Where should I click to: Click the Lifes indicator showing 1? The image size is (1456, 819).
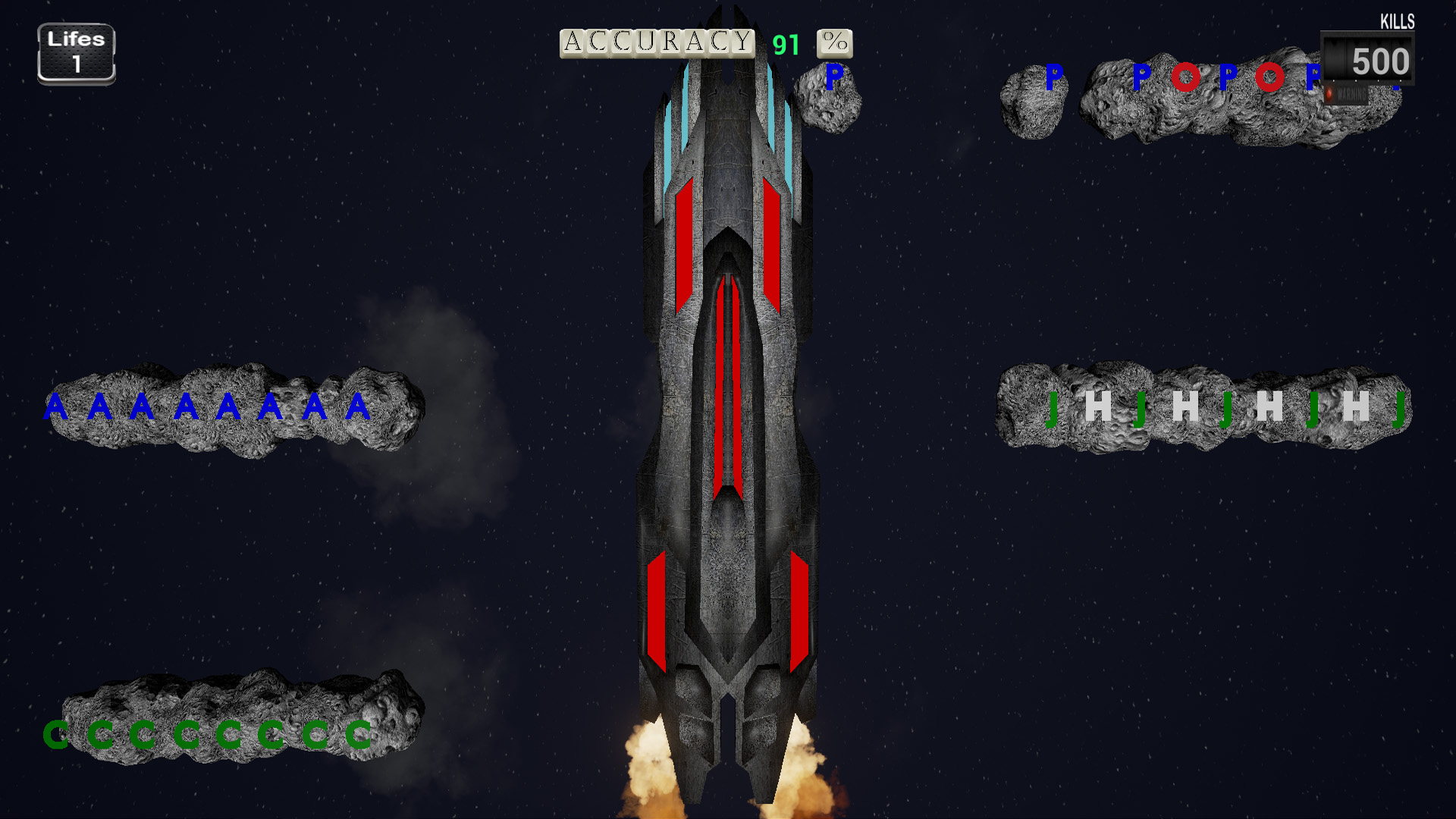(76, 52)
